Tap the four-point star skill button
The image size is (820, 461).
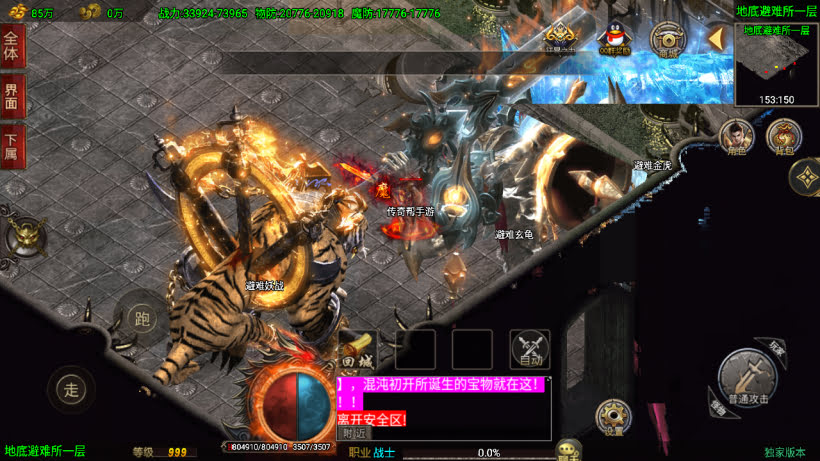pyautogui.click(x=805, y=179)
